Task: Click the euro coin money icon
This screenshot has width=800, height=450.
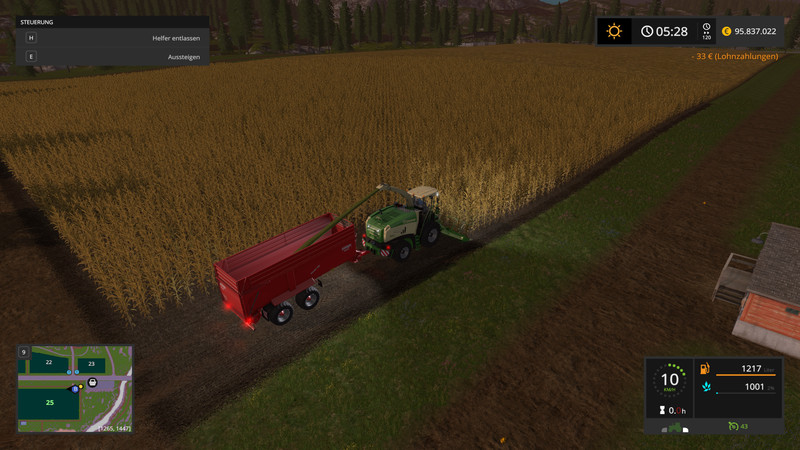Action: pos(726,31)
